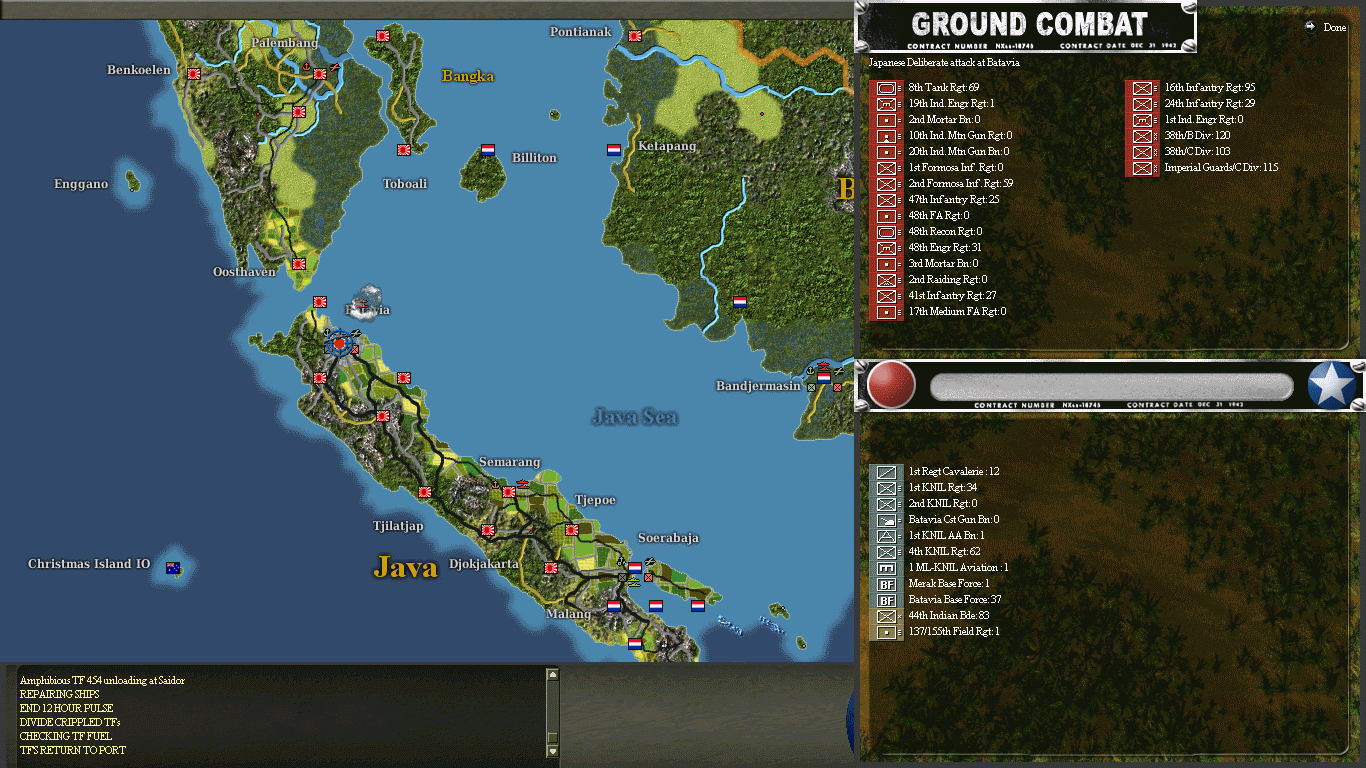The image size is (1366, 768).
Task: Click the red Japanese side sphere icon
Action: coord(889,385)
